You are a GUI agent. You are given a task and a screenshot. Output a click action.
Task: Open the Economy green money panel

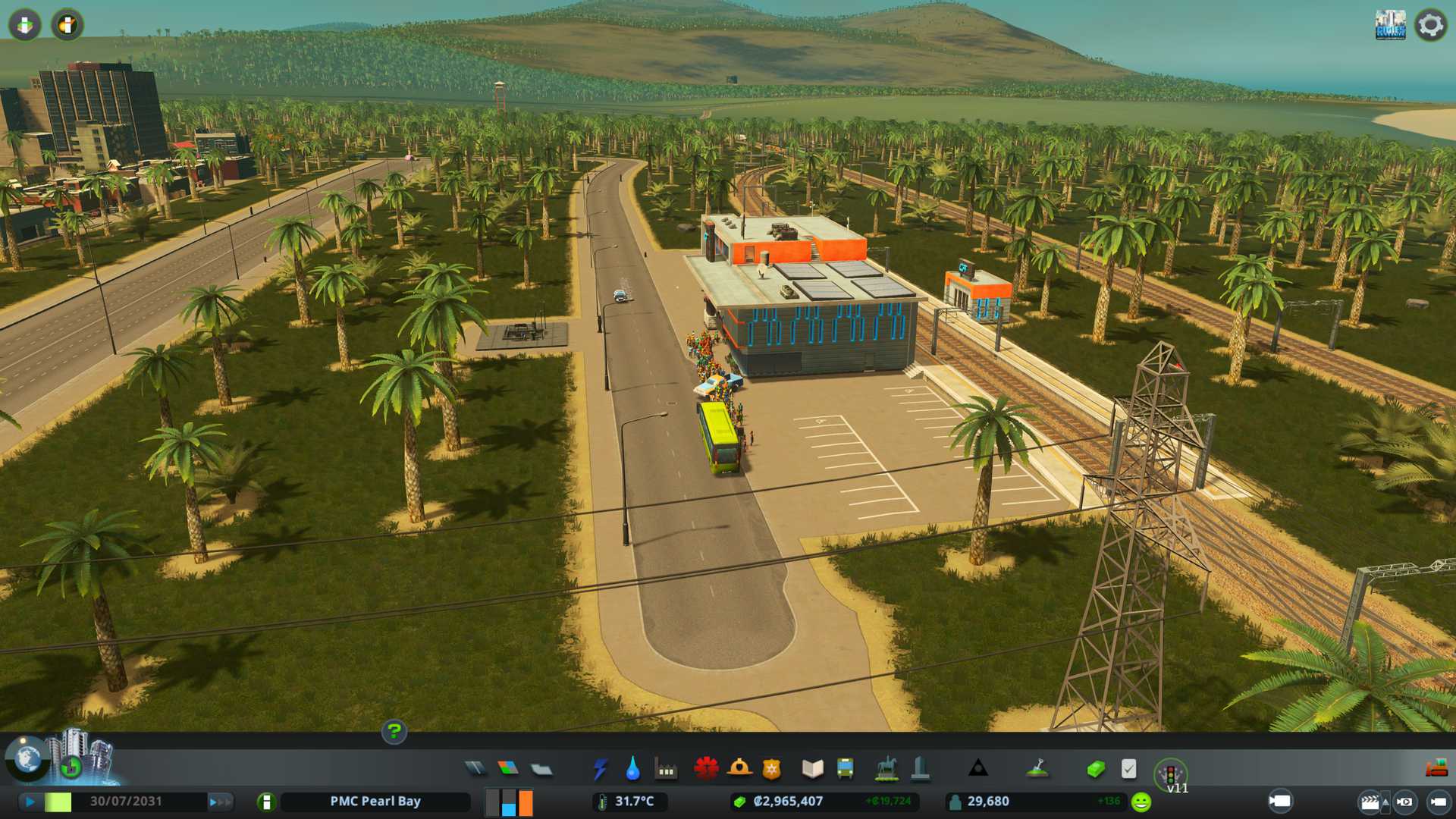pos(1095,769)
